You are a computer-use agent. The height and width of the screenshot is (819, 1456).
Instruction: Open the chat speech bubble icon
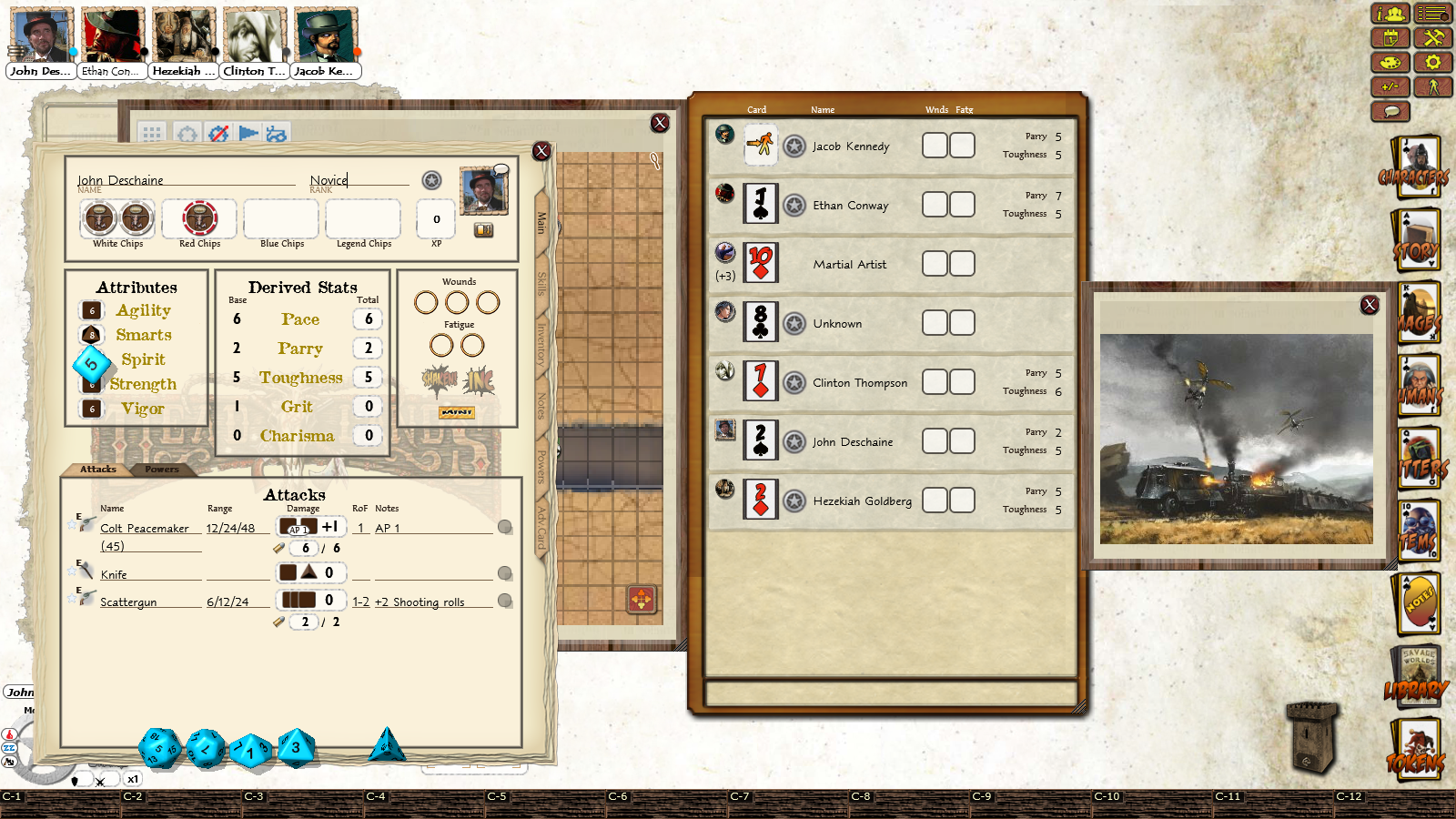[1390, 111]
